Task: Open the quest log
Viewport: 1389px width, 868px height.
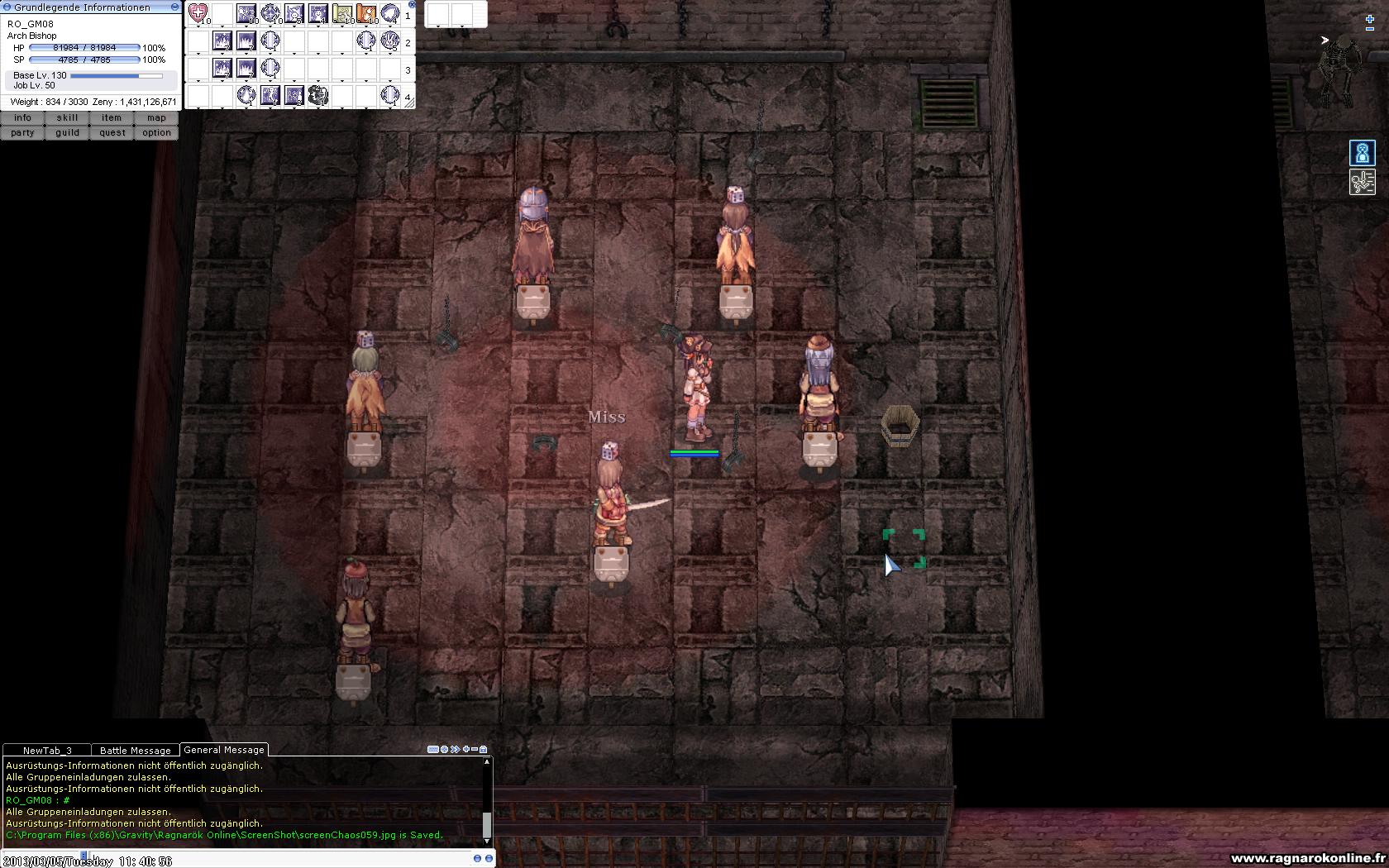Action: [x=112, y=132]
